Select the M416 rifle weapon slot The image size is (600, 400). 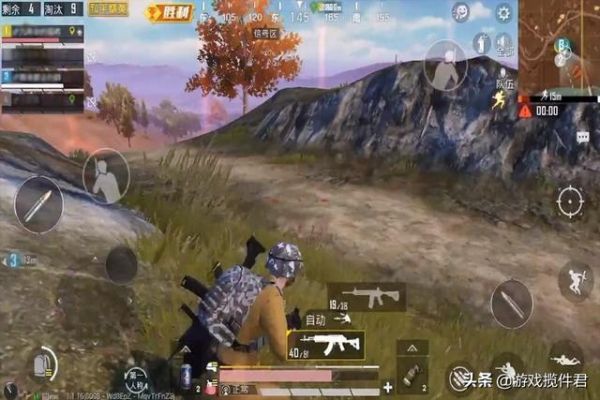366,296
